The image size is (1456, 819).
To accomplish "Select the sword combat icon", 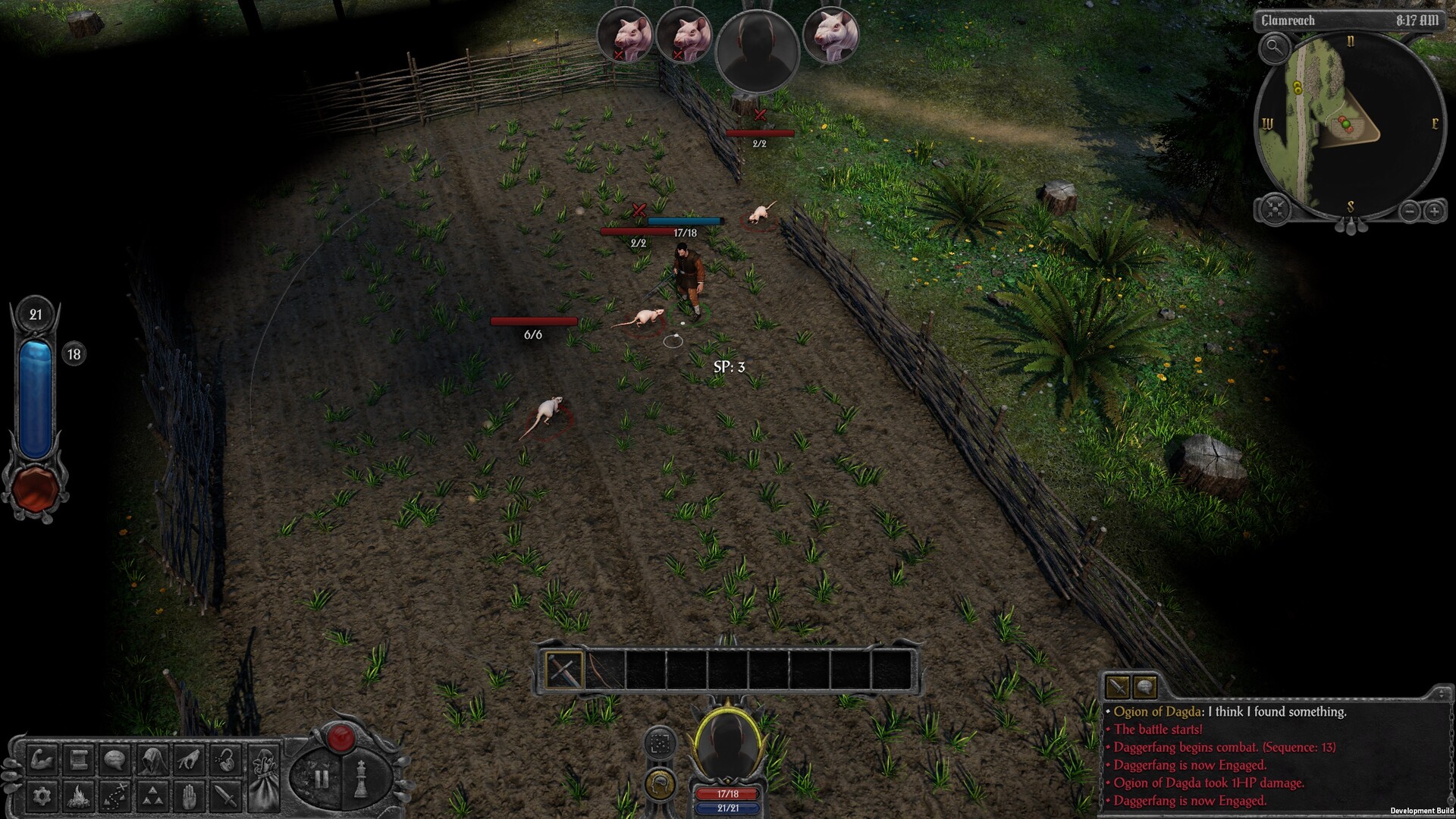I will [x=226, y=798].
